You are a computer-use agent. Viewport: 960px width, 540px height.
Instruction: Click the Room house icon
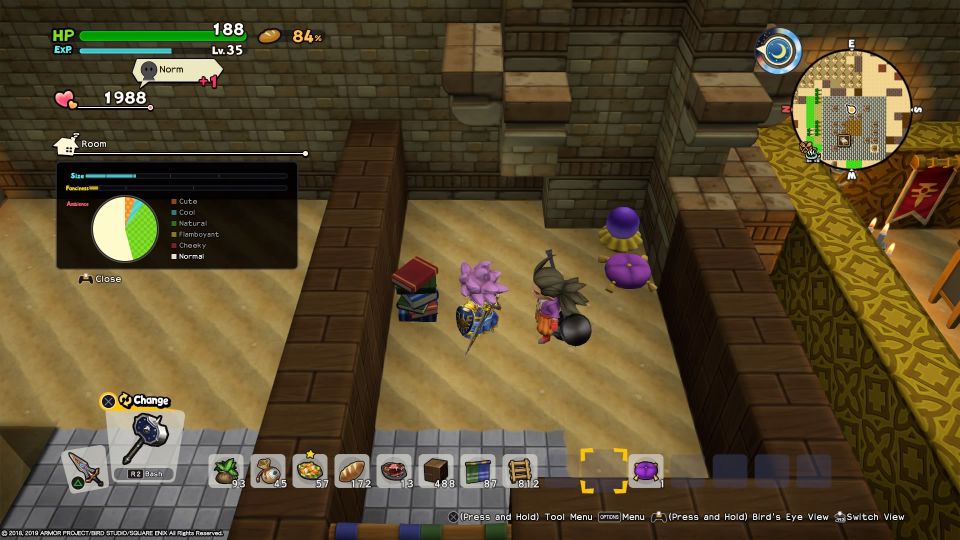(x=67, y=145)
